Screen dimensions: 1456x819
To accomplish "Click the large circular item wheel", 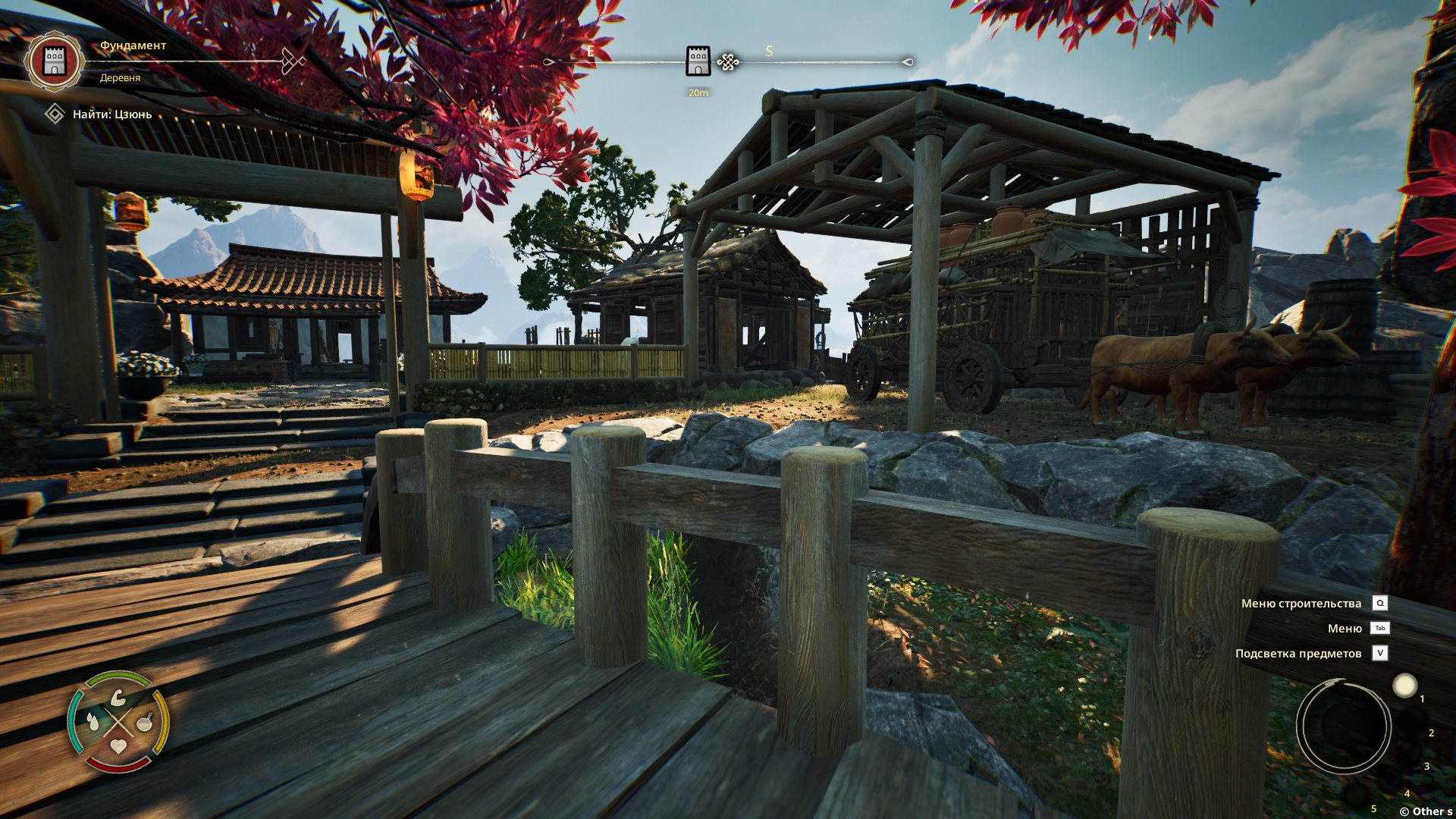I will coord(1343,726).
